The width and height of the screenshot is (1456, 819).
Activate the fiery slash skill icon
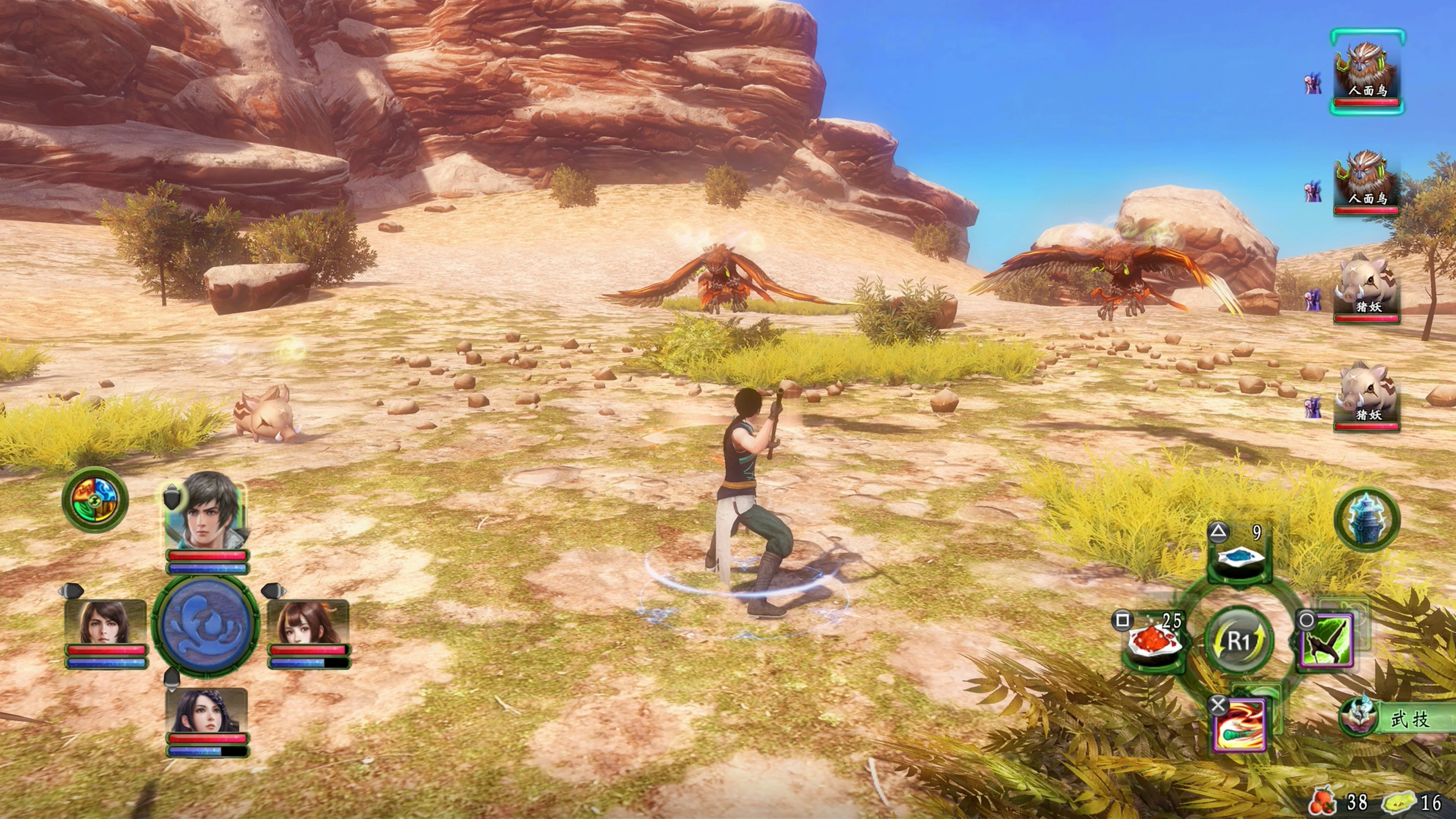pos(1239,726)
